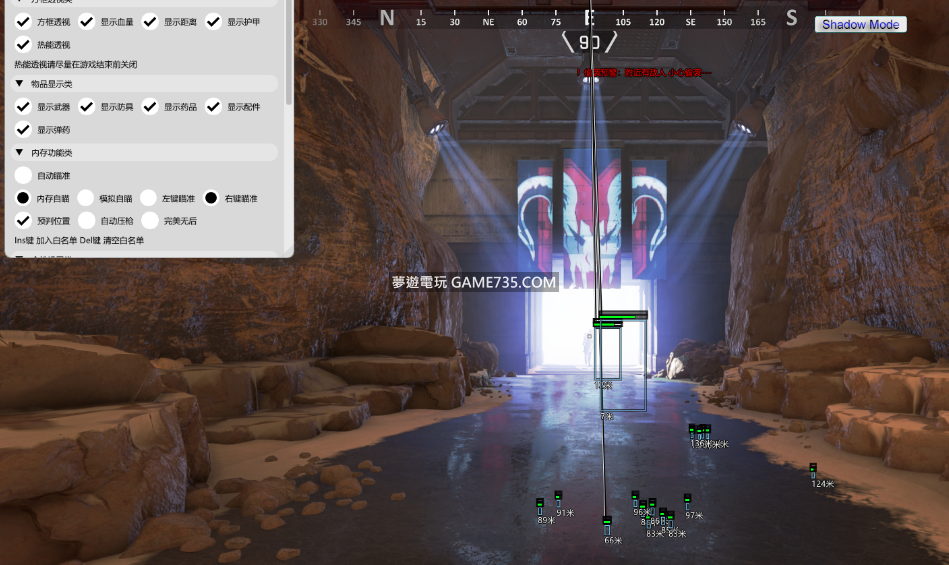
Task: Toggle the 显示配件 checkbox
Action: pos(213,106)
